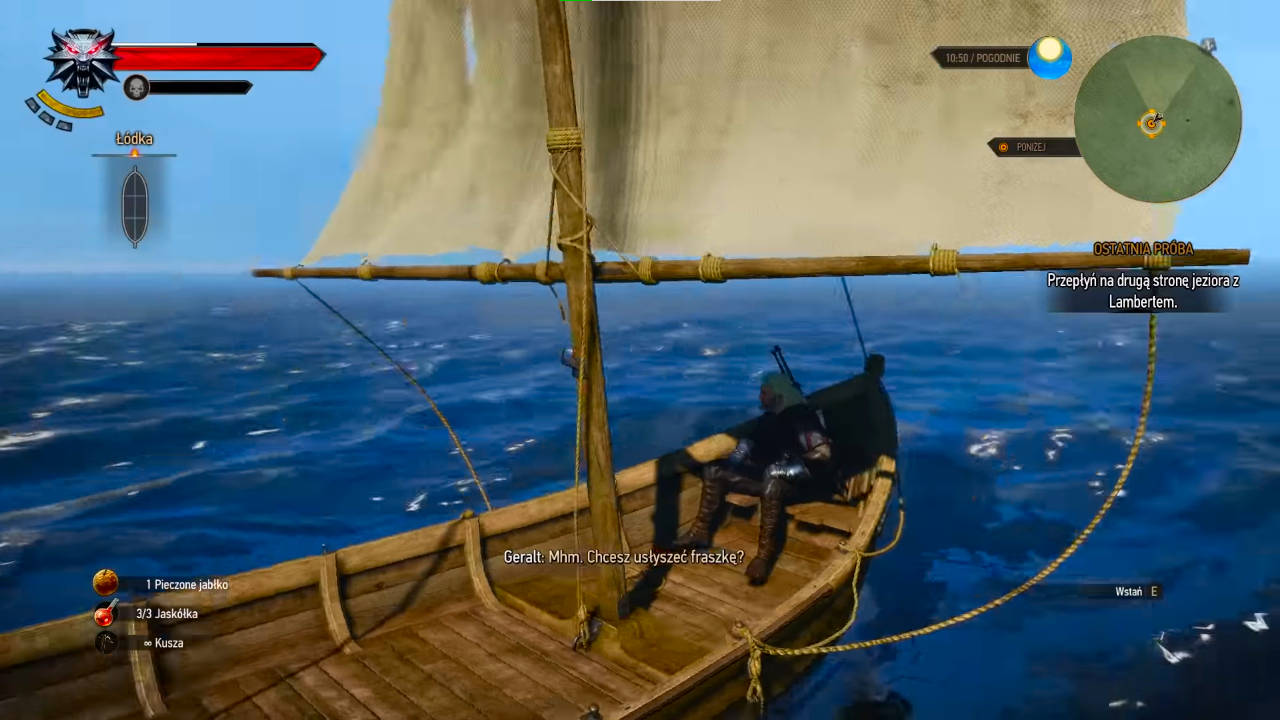Click the sun weather icon near the minimap
1280x720 pixels.
1049,58
